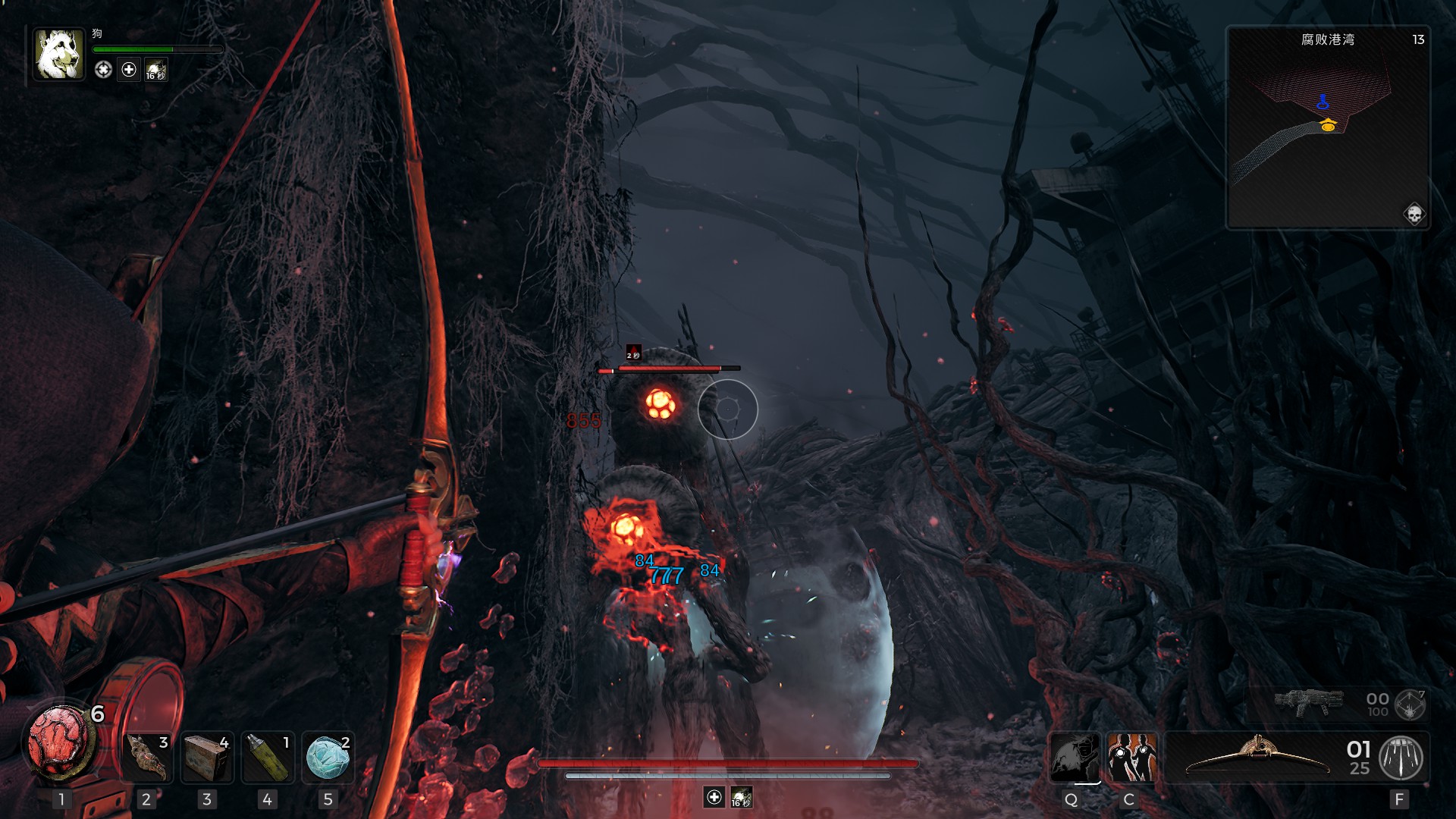Open the minimap of 腐败港湾

[x=1328, y=127]
